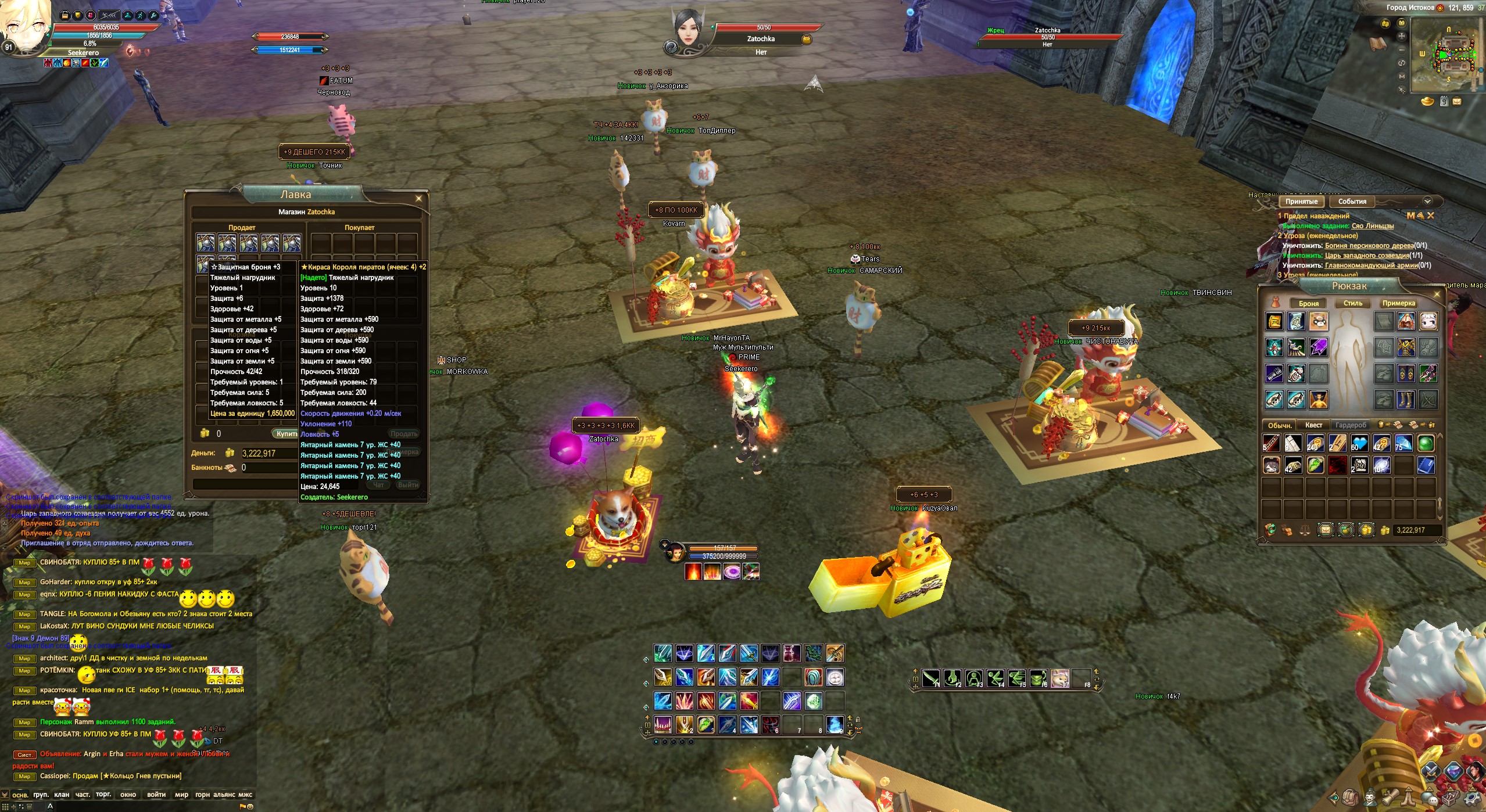Open the chat emoticon picker
1486x812 pixels.
[250, 806]
